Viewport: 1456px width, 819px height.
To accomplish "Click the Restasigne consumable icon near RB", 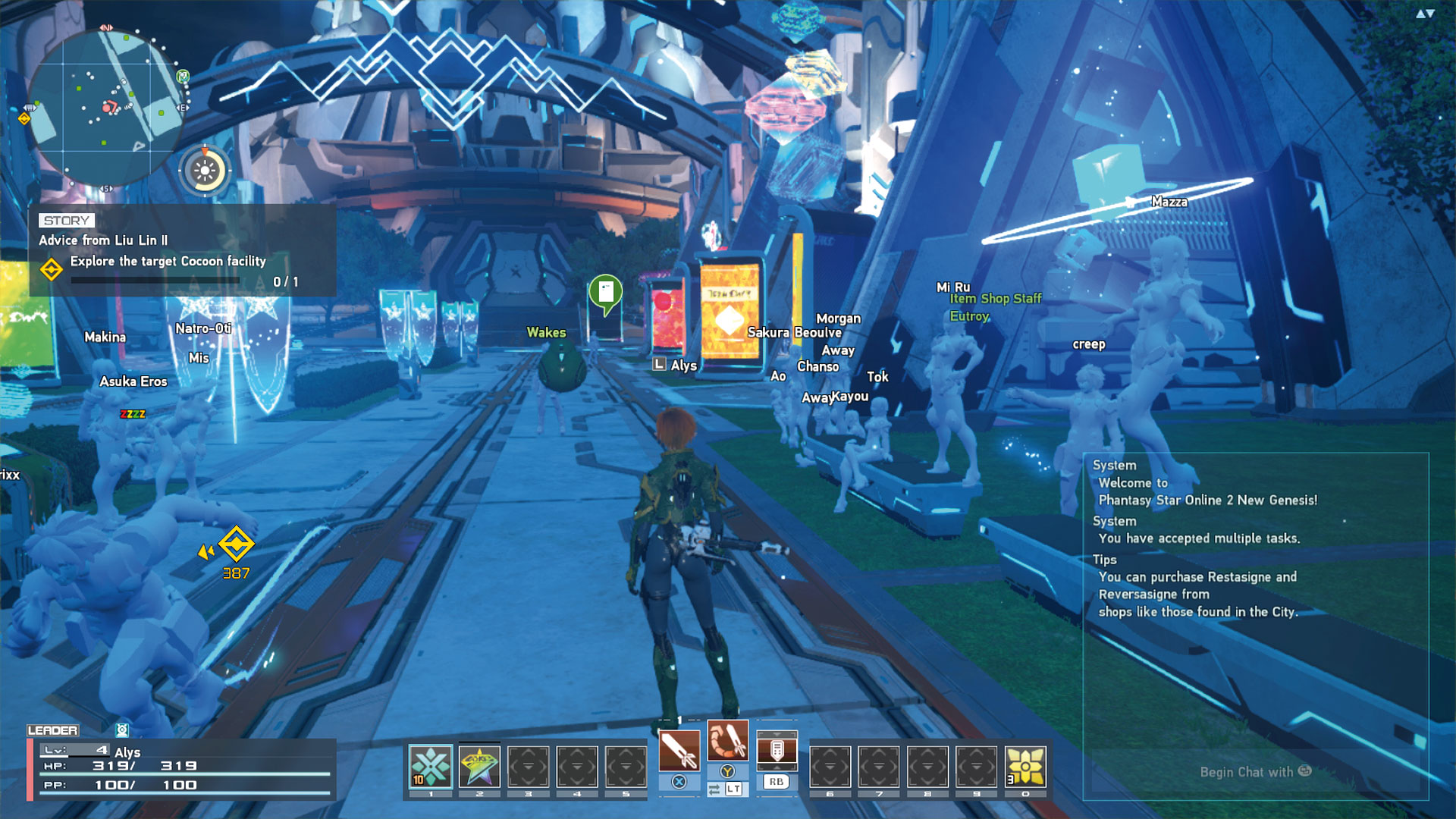I will [x=776, y=749].
